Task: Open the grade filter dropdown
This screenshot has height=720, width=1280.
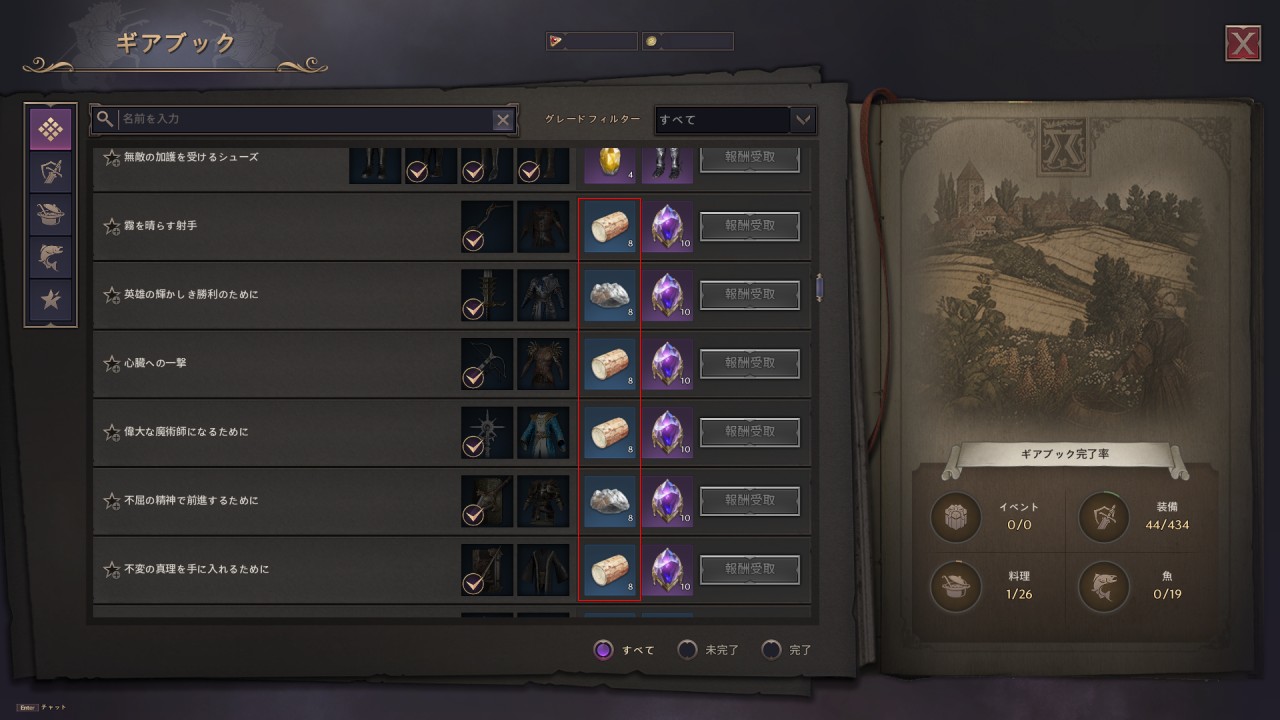Action: pyautogui.click(x=735, y=120)
